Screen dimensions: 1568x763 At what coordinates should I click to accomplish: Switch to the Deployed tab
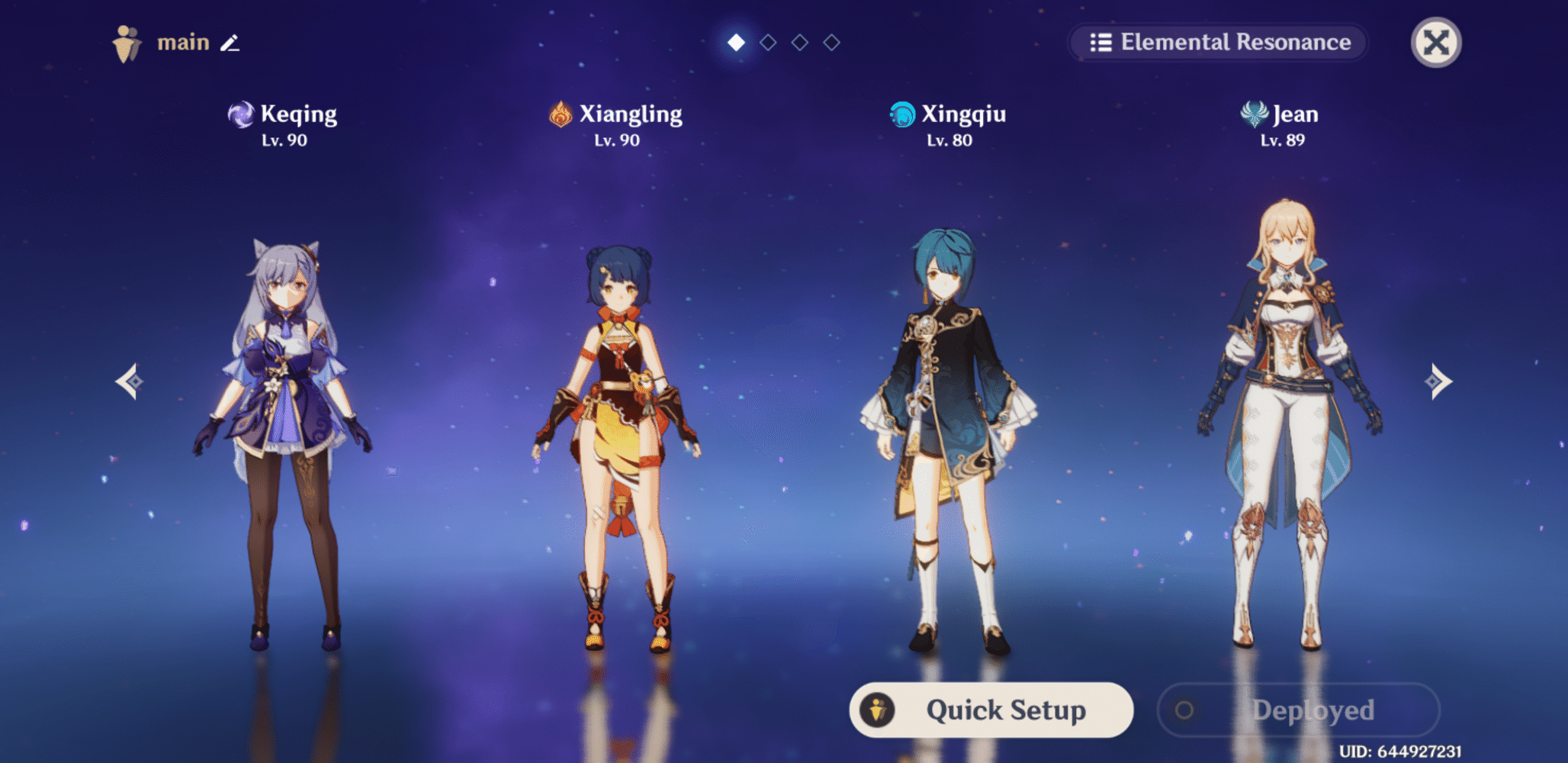(x=1297, y=710)
